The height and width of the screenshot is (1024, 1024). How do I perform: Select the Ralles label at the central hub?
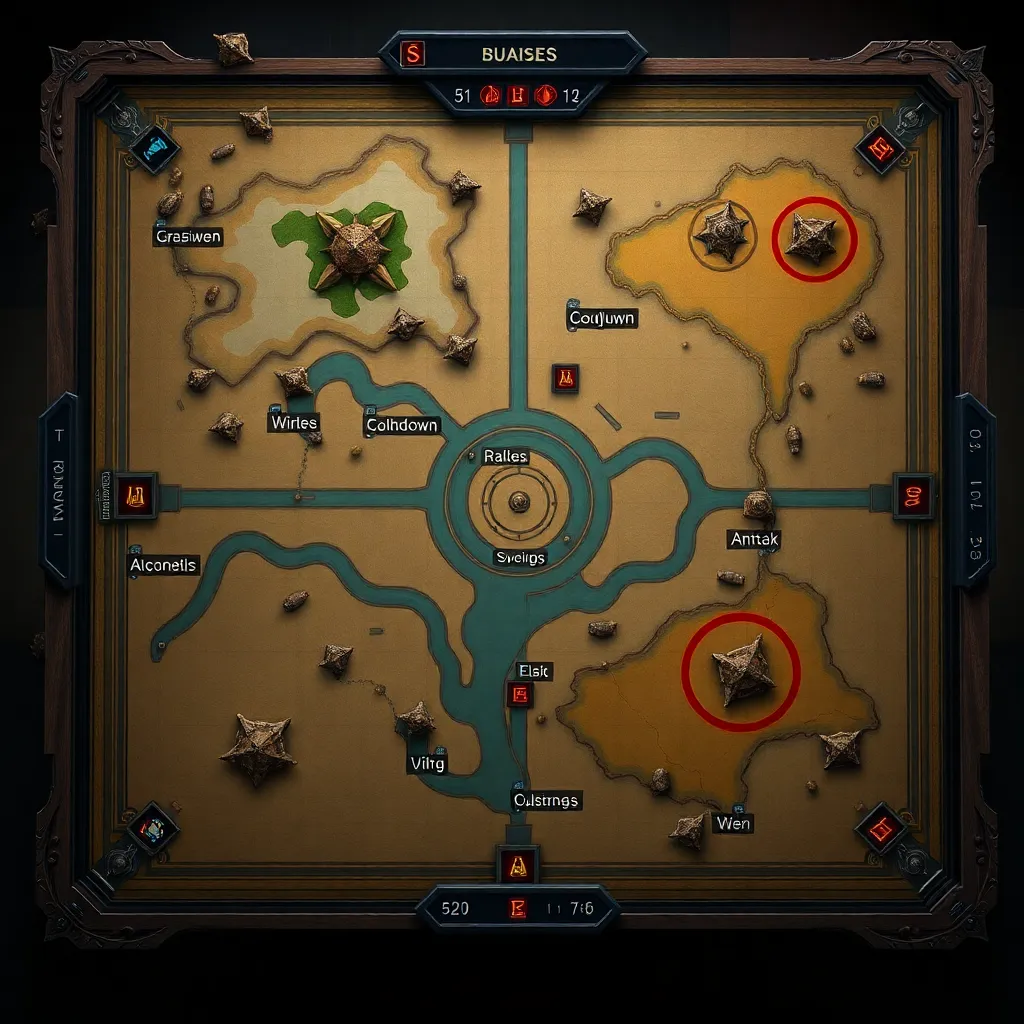[505, 456]
